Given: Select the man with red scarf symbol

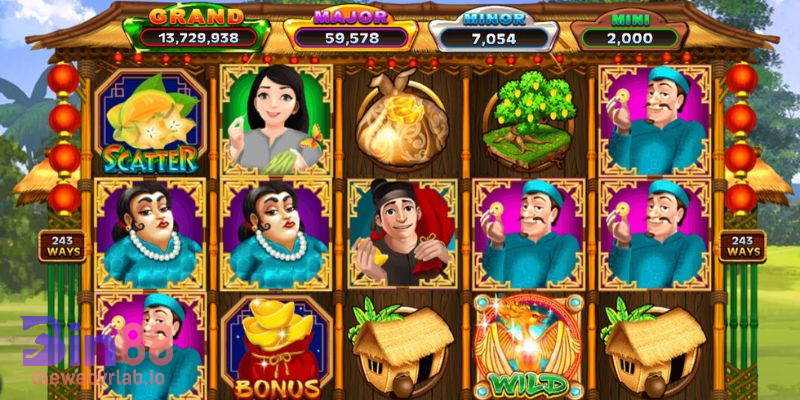Looking at the screenshot, I should (x=399, y=232).
